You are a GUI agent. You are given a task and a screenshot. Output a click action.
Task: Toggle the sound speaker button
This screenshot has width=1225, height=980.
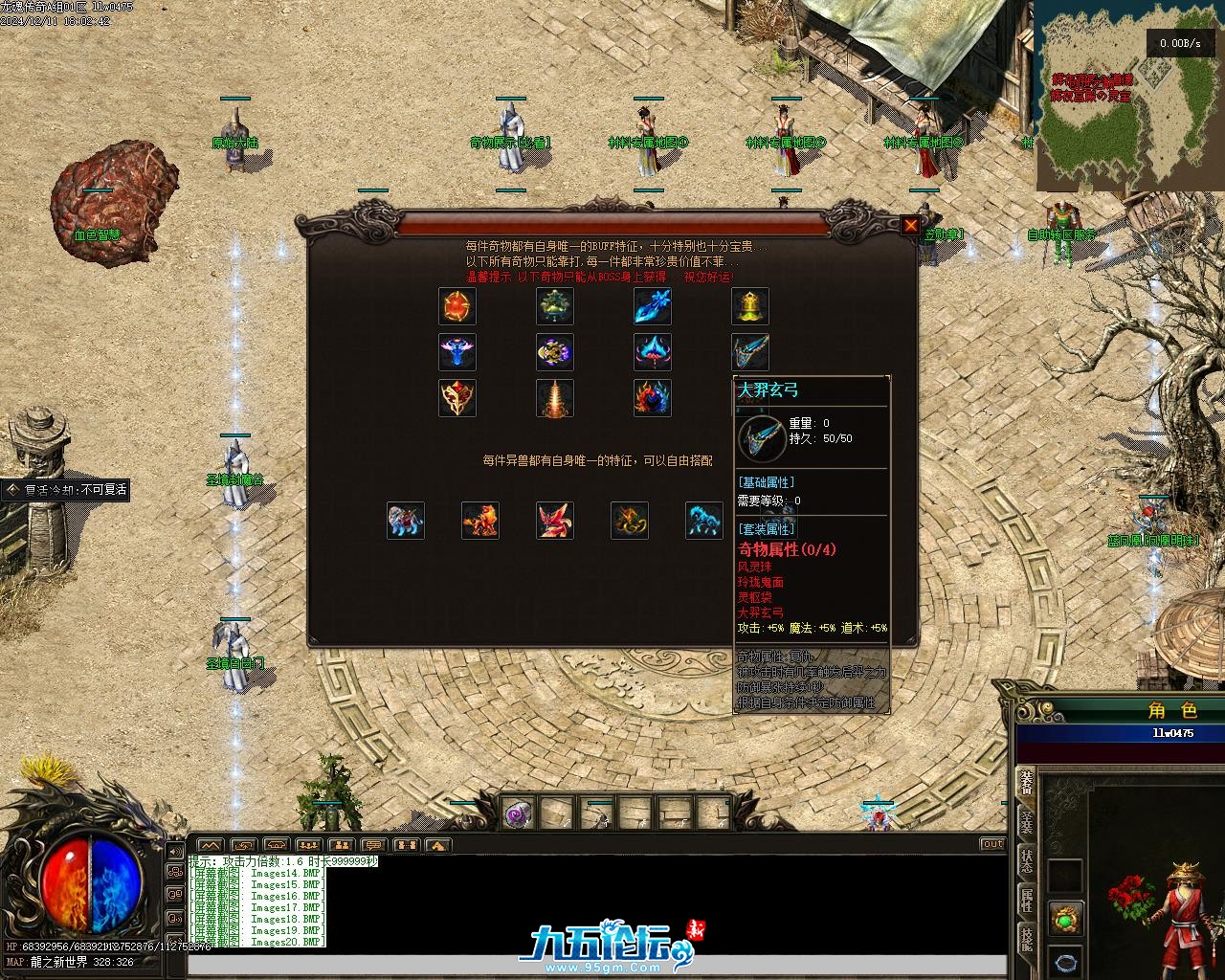[x=175, y=851]
